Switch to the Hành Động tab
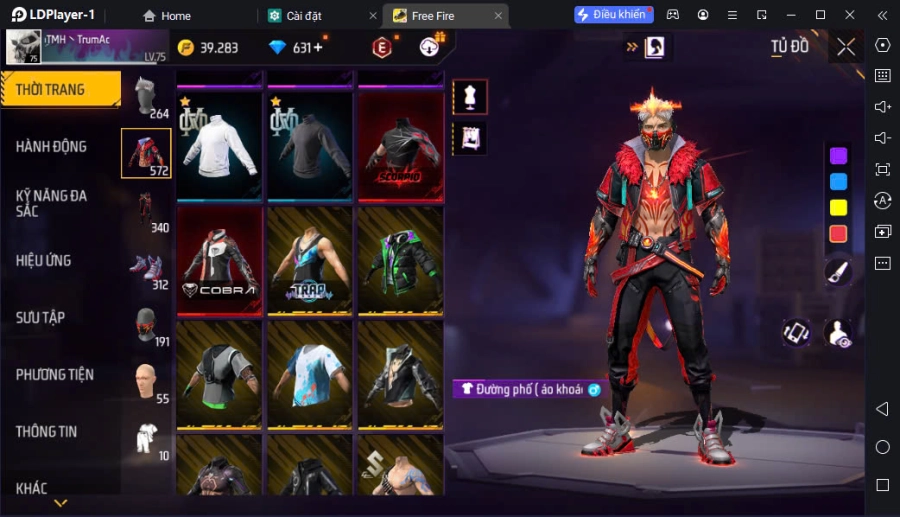 coord(52,147)
